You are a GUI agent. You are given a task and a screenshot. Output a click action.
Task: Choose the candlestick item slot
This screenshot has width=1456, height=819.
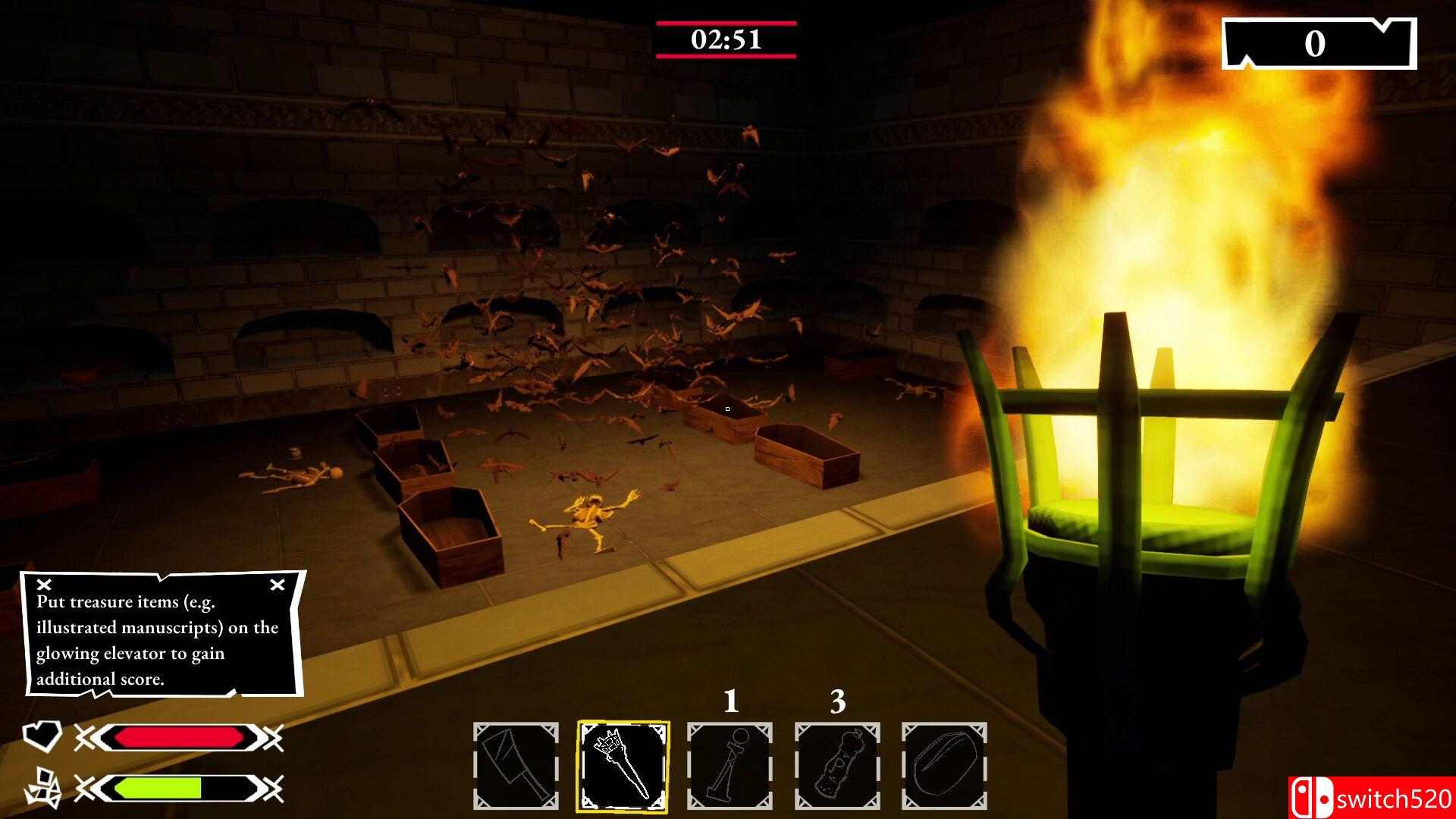(x=730, y=766)
